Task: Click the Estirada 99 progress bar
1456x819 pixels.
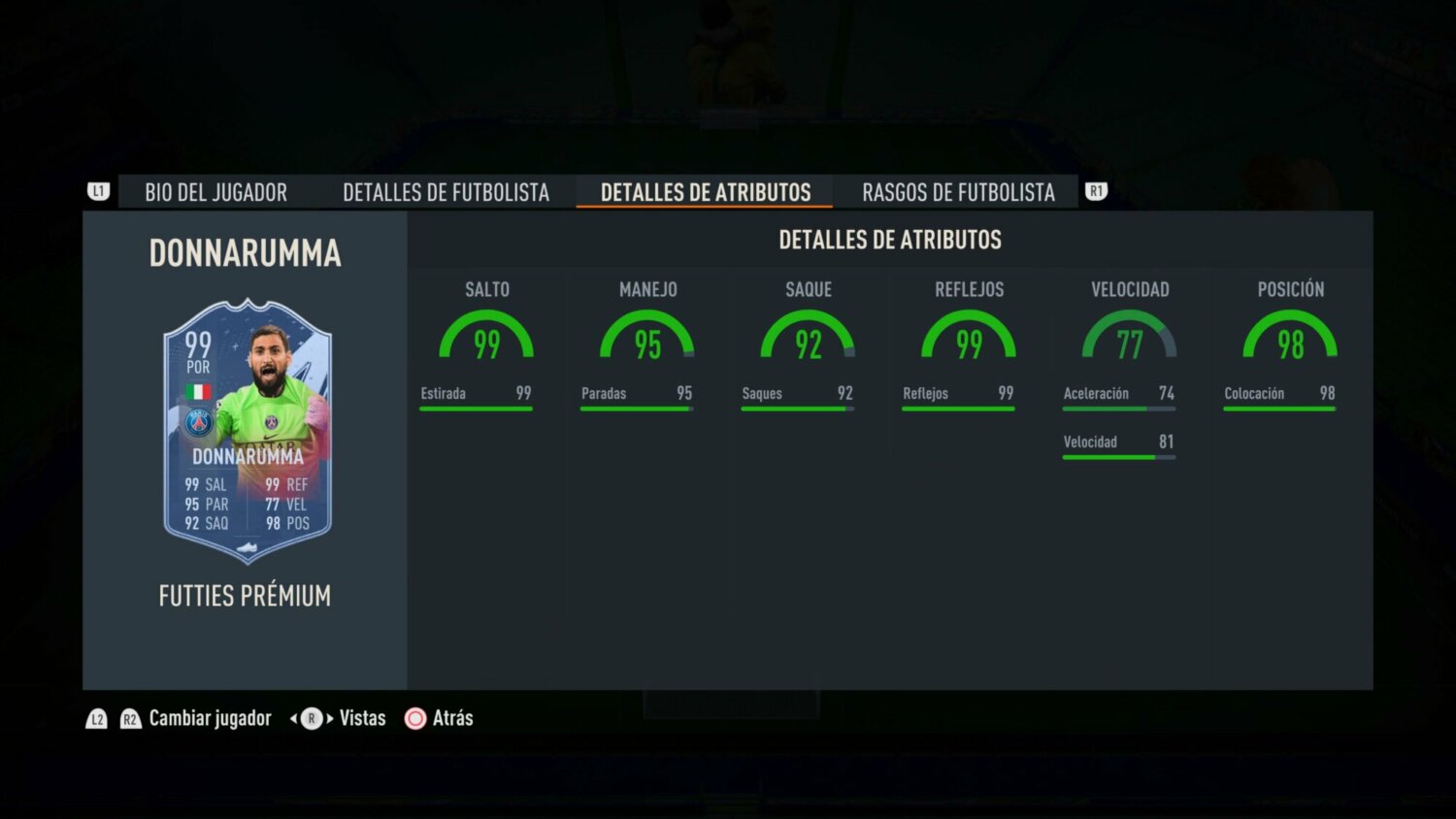Action: point(476,408)
